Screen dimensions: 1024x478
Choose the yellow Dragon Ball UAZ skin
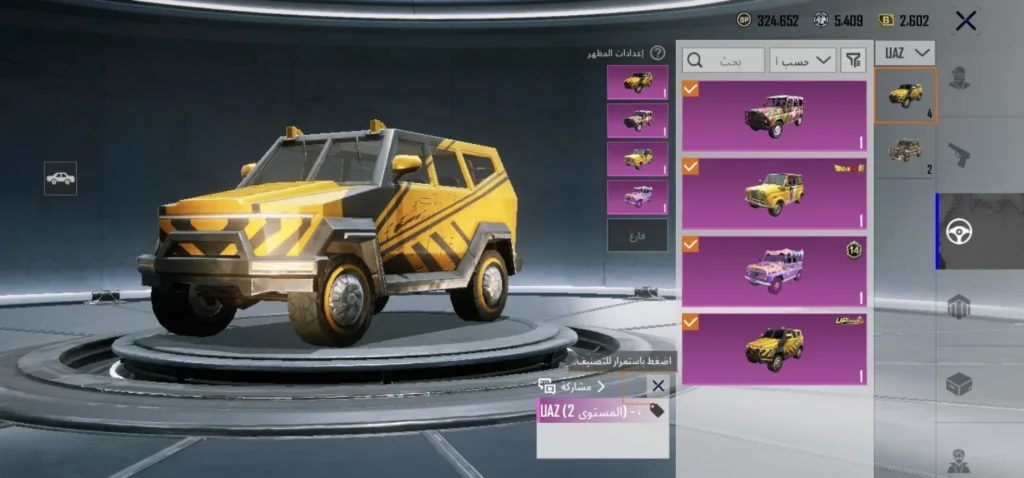pos(774,192)
